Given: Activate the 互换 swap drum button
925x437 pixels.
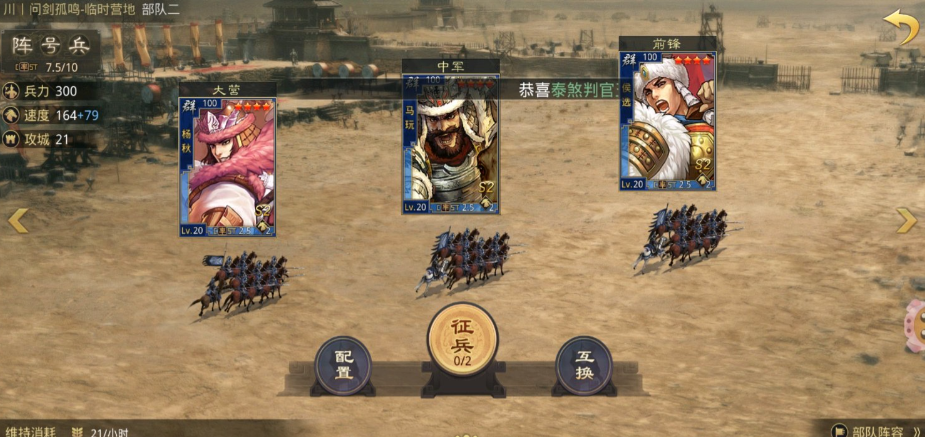Looking at the screenshot, I should click(x=584, y=365).
